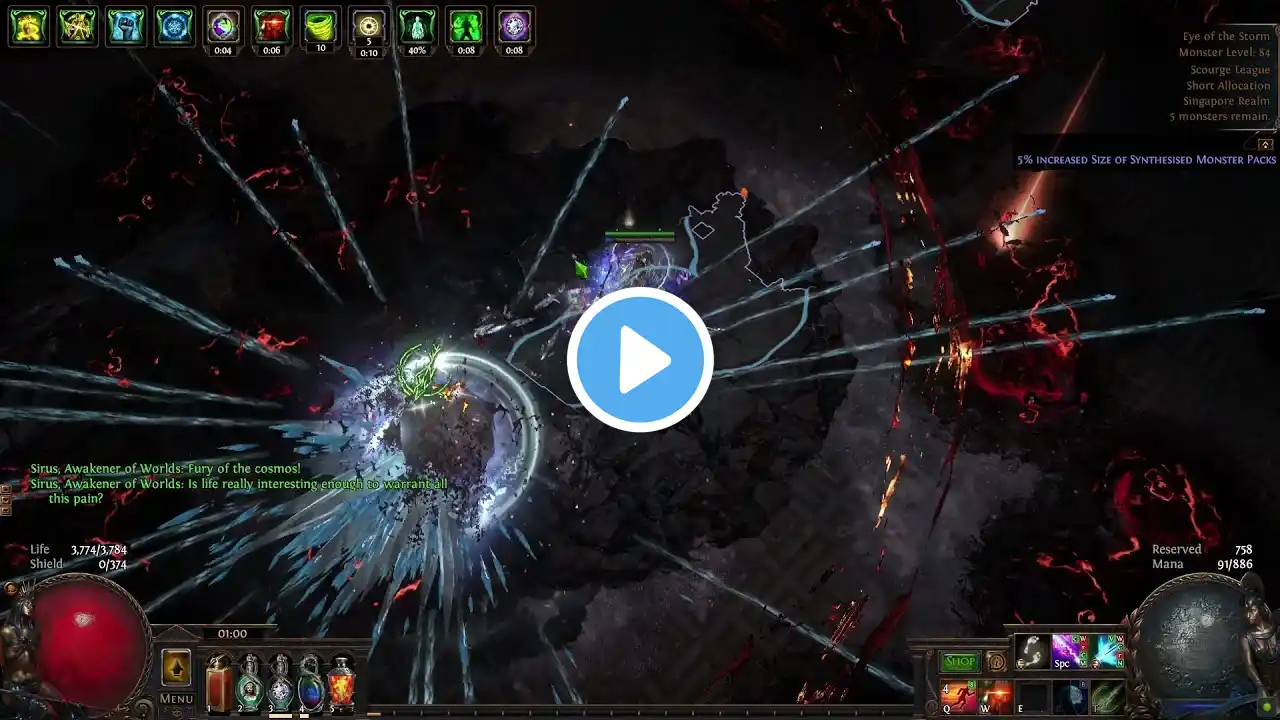Use the blue-purple flask in slot 4
The height and width of the screenshot is (720, 1280).
(311, 685)
